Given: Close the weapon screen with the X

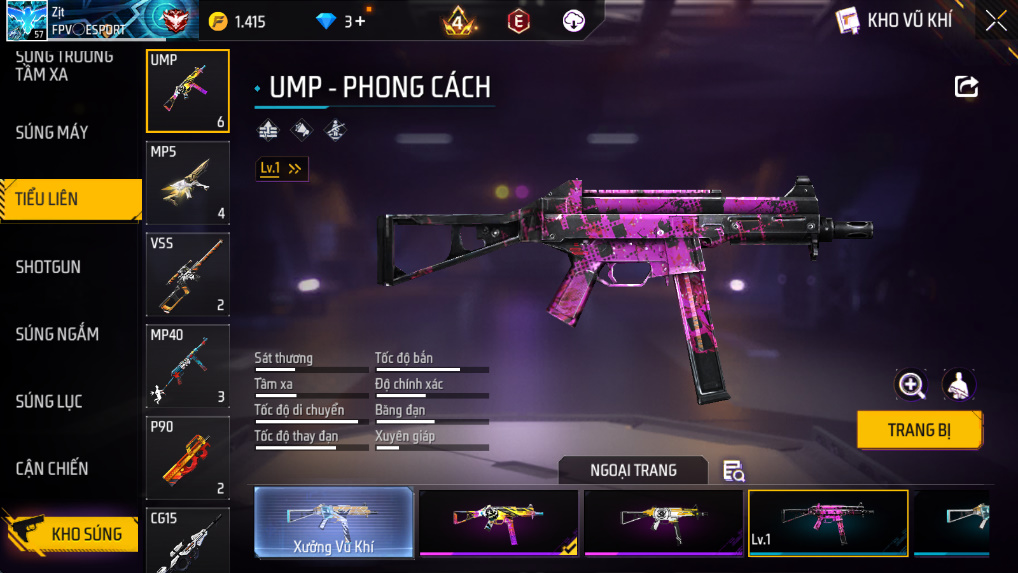Looking at the screenshot, I should click(x=996, y=21).
